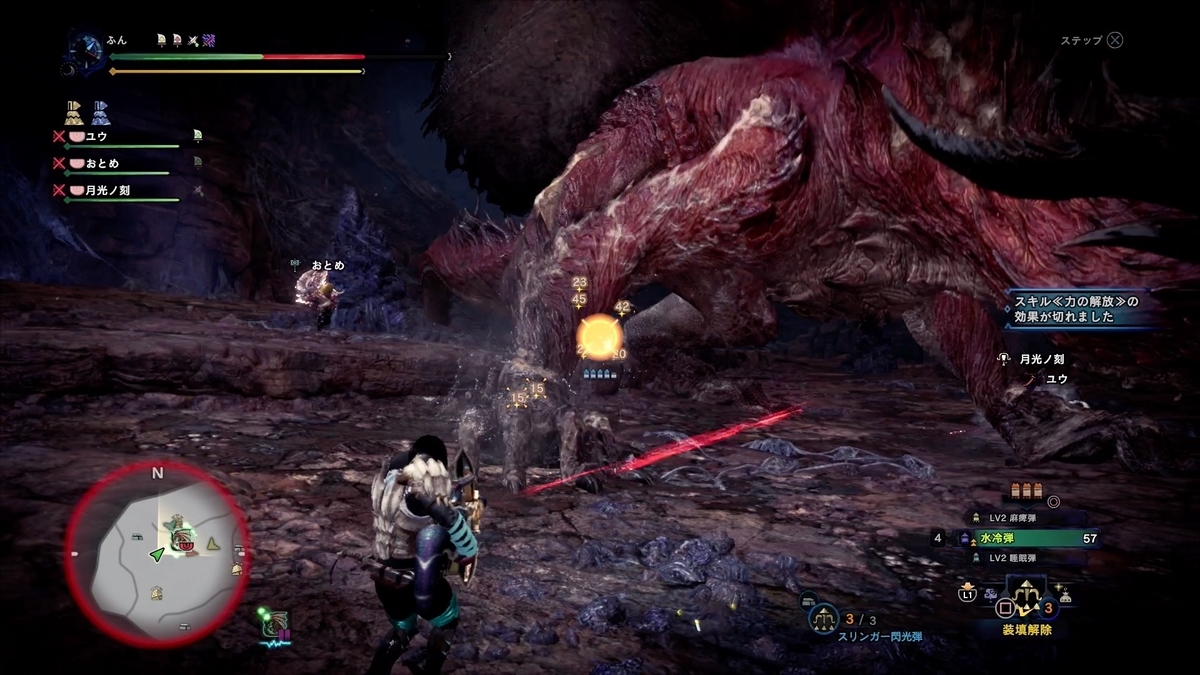This screenshot has height=675, width=1200.
Task: Click the loaded ammo clip indicator
Action: (1024, 489)
